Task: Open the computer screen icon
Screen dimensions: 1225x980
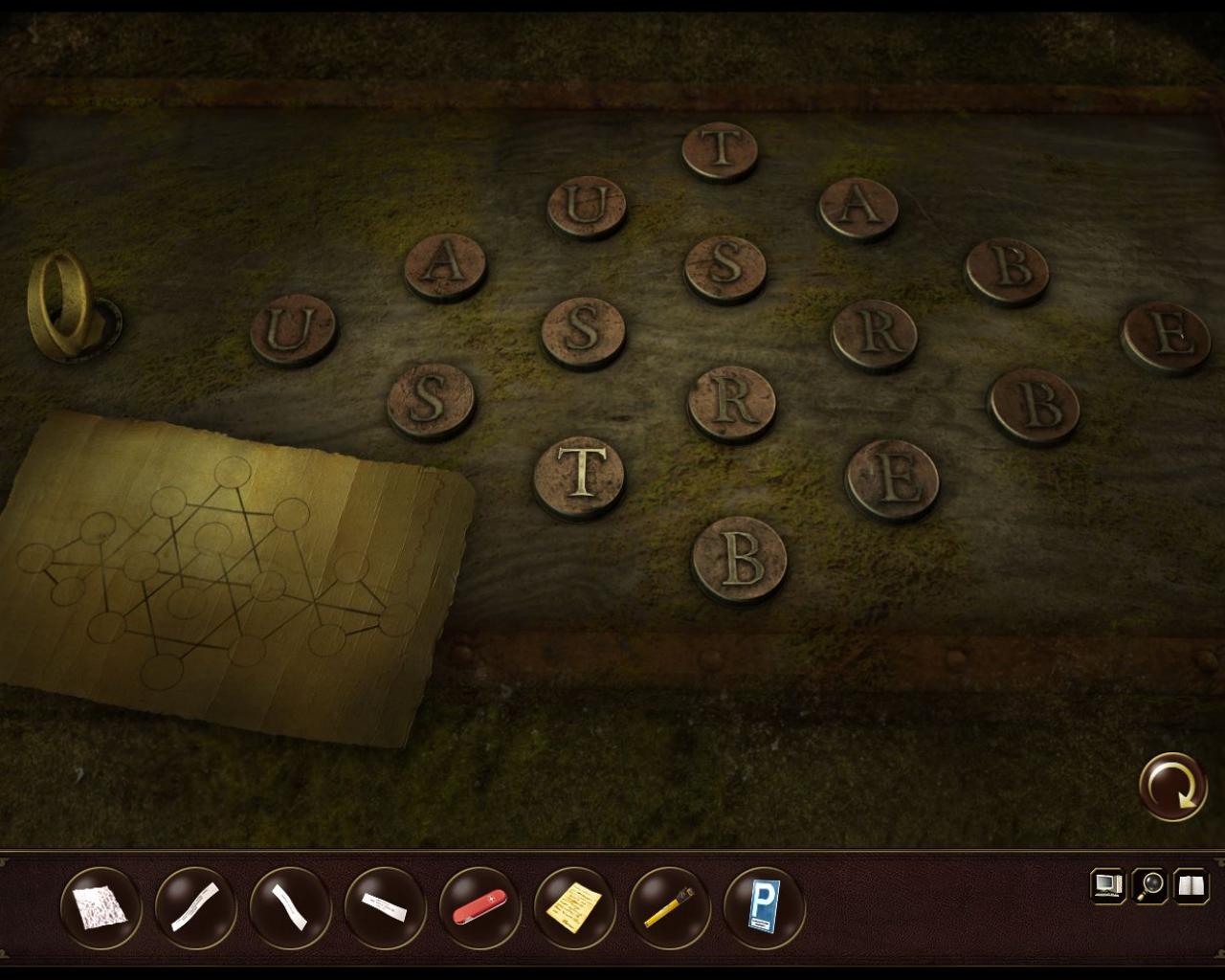Action: (1108, 886)
